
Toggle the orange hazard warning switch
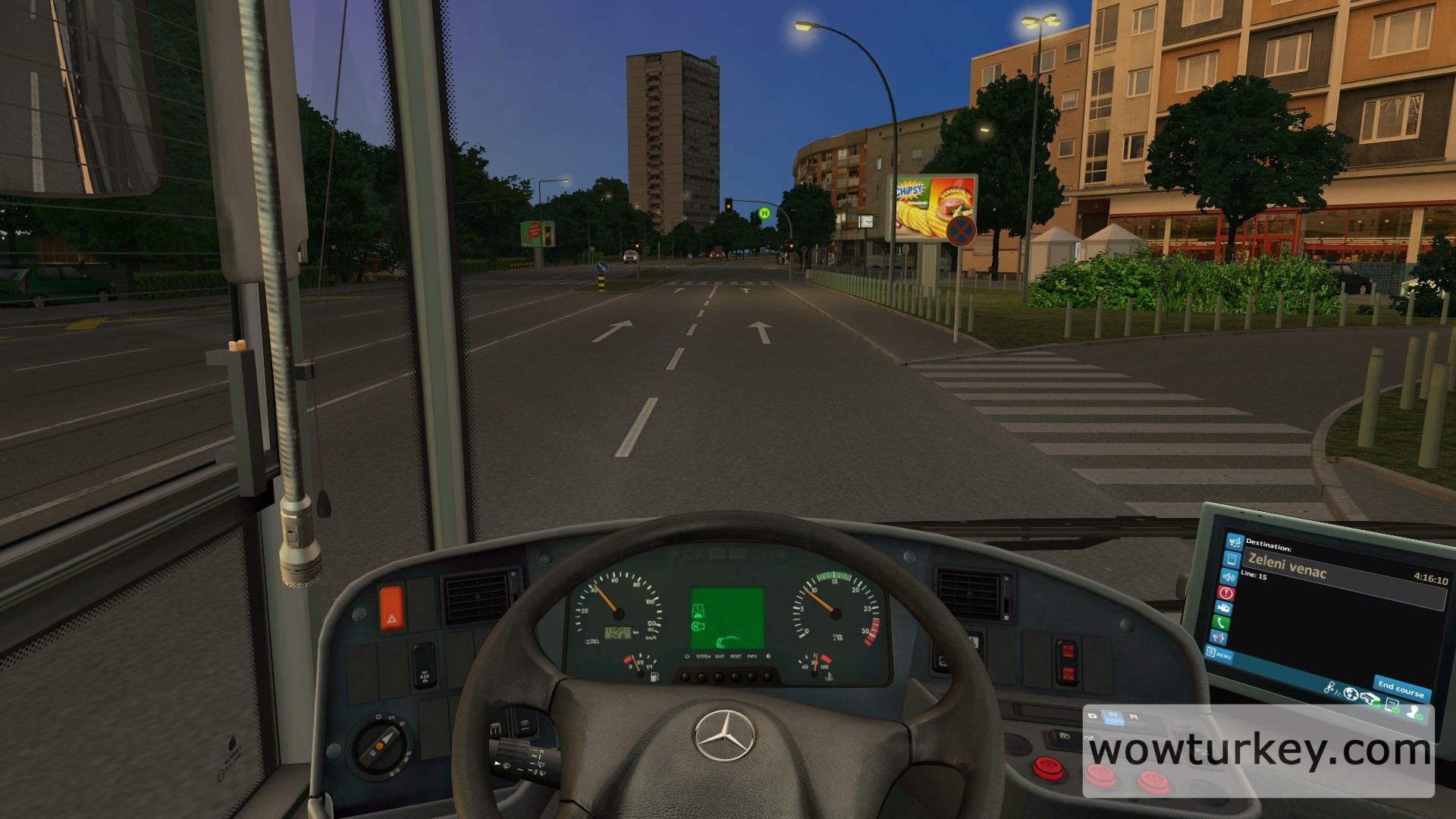[391, 607]
